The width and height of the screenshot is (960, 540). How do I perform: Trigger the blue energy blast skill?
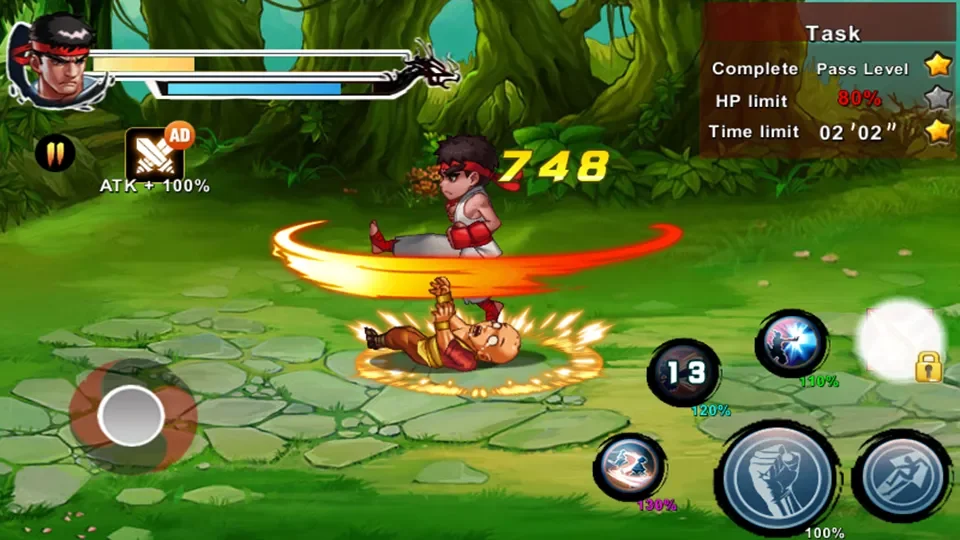(x=792, y=344)
